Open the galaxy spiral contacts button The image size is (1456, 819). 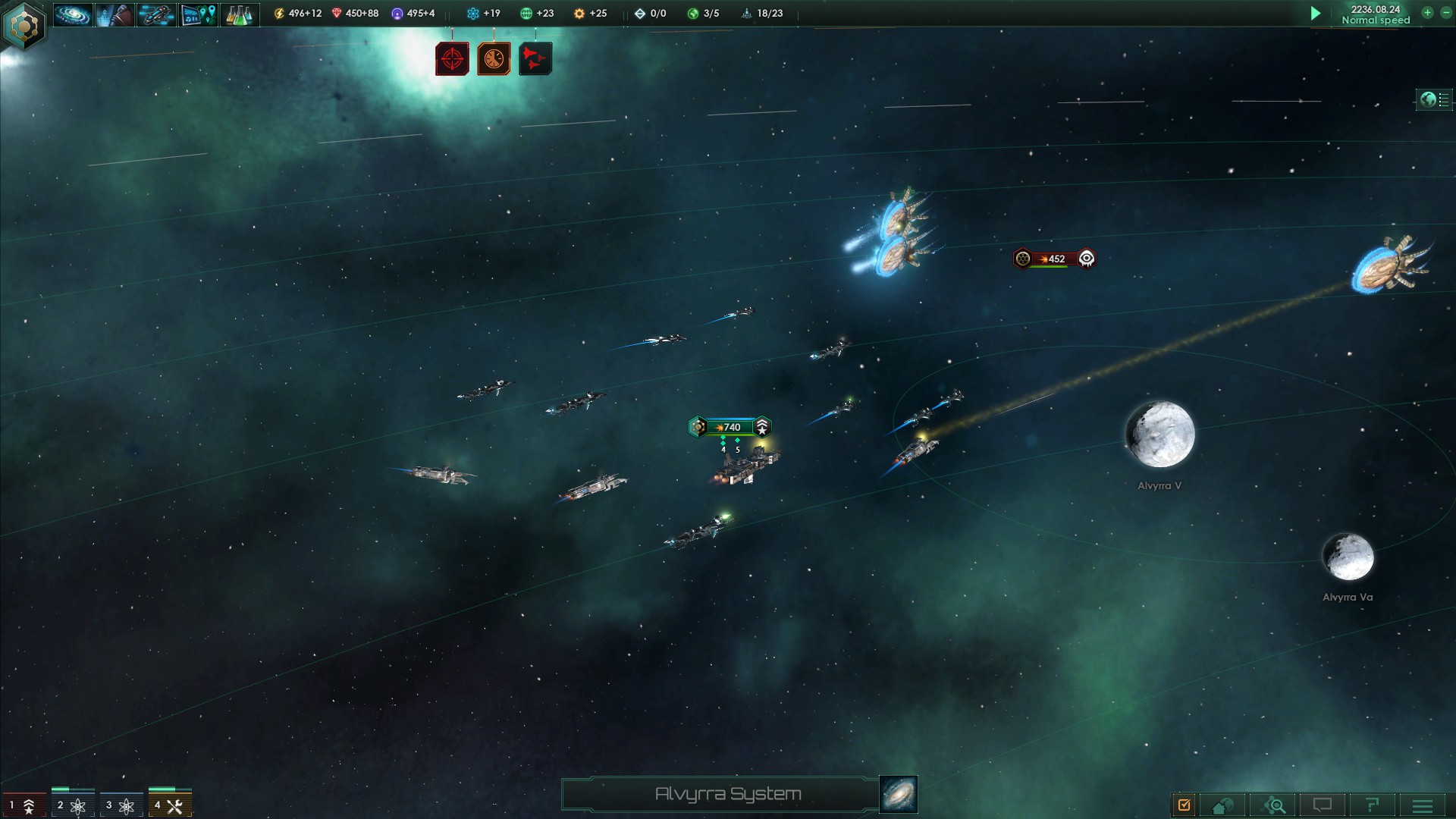click(x=73, y=14)
